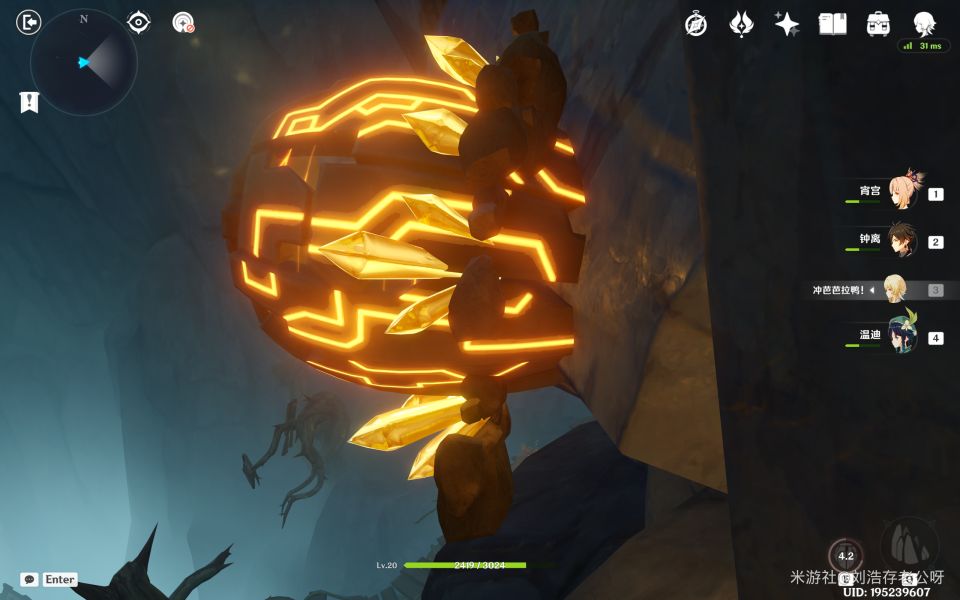Open the Adventurer Handbook book icon
Viewport: 960px width, 600px height.
pyautogui.click(x=832, y=24)
